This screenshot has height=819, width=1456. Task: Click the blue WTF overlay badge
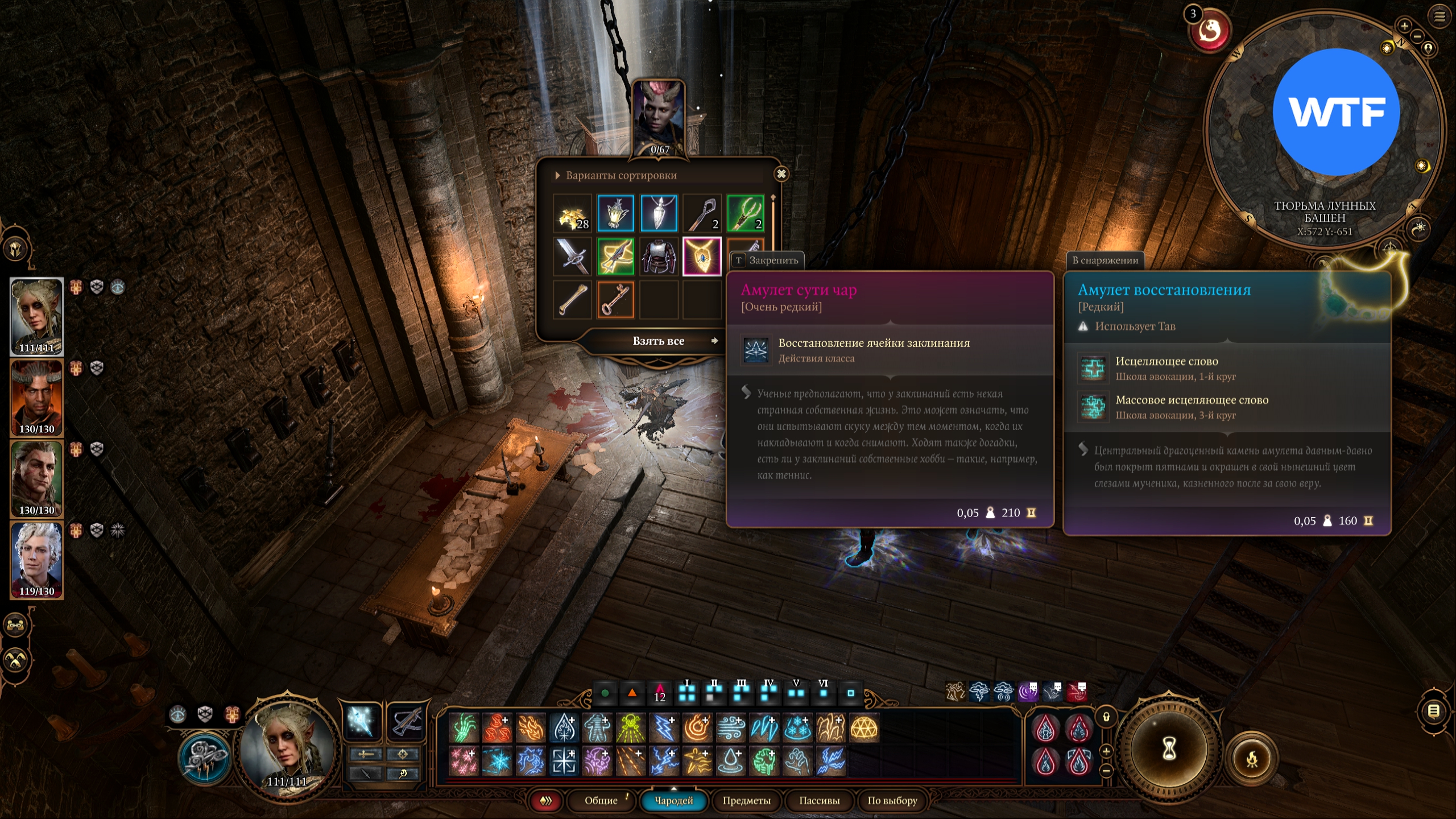tap(1336, 112)
